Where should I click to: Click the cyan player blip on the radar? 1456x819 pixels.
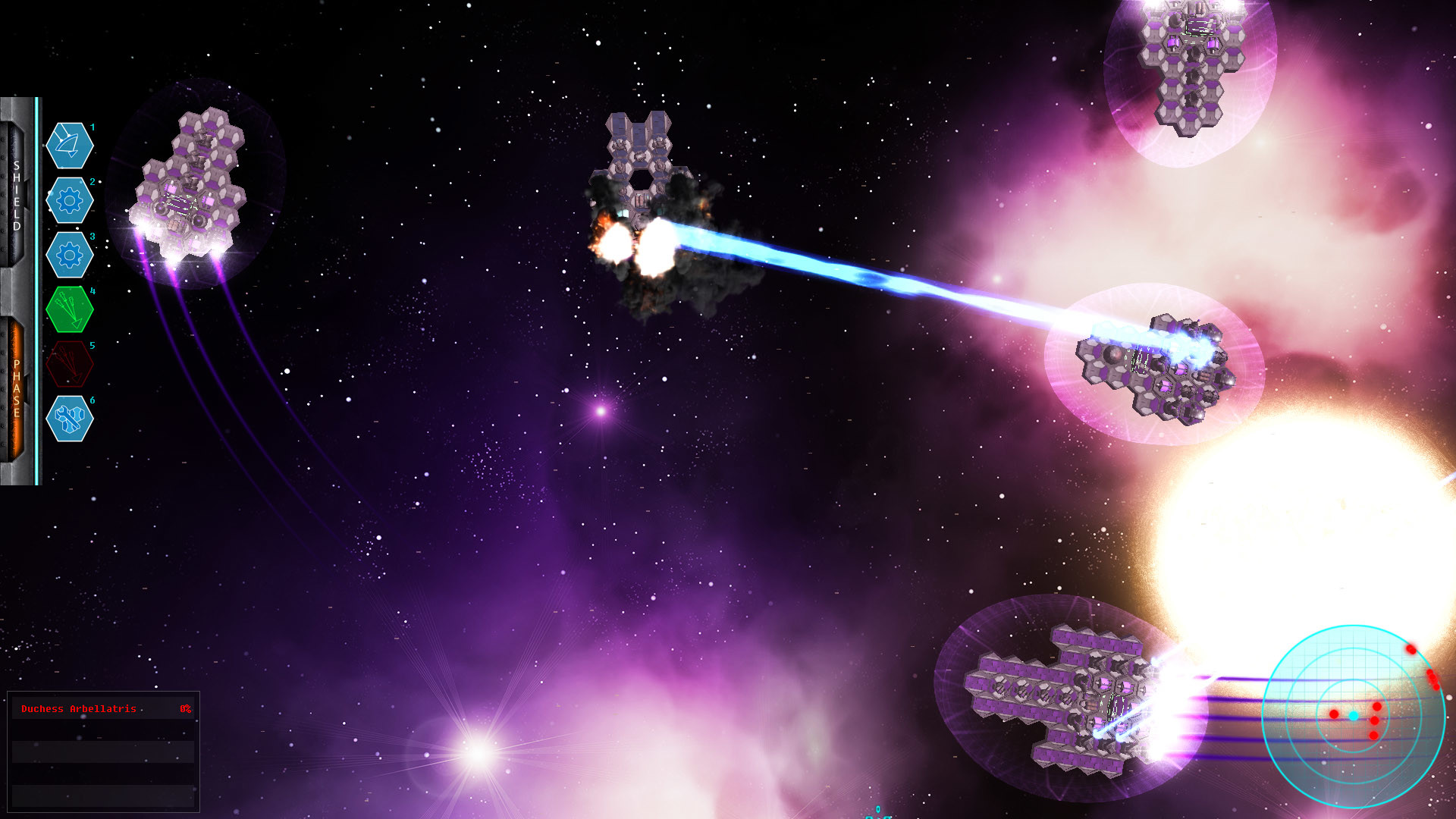1354,716
